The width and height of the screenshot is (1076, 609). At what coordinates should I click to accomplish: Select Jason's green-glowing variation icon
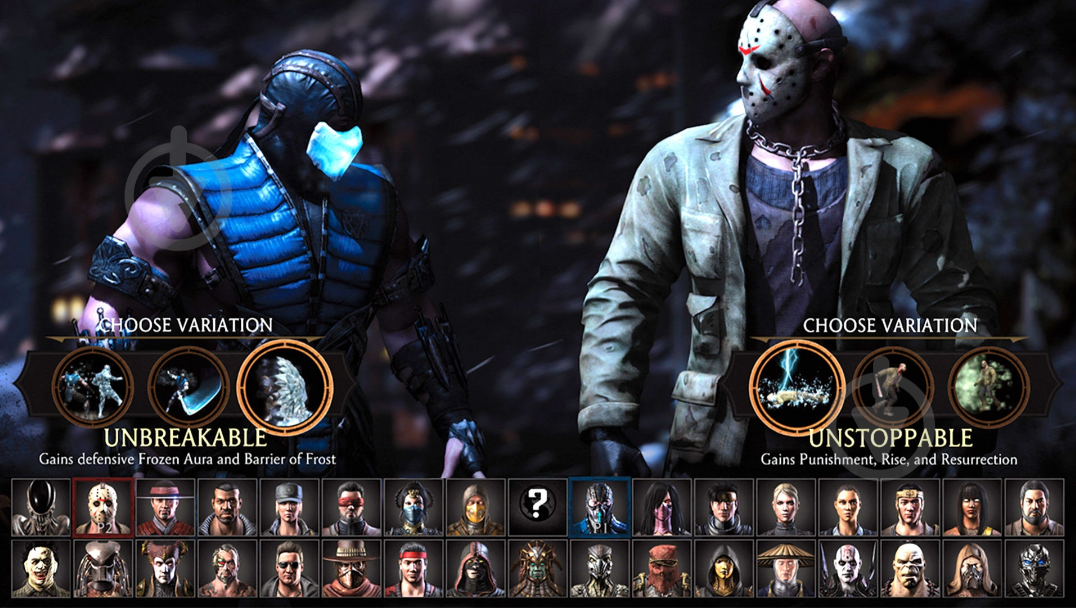coord(987,385)
